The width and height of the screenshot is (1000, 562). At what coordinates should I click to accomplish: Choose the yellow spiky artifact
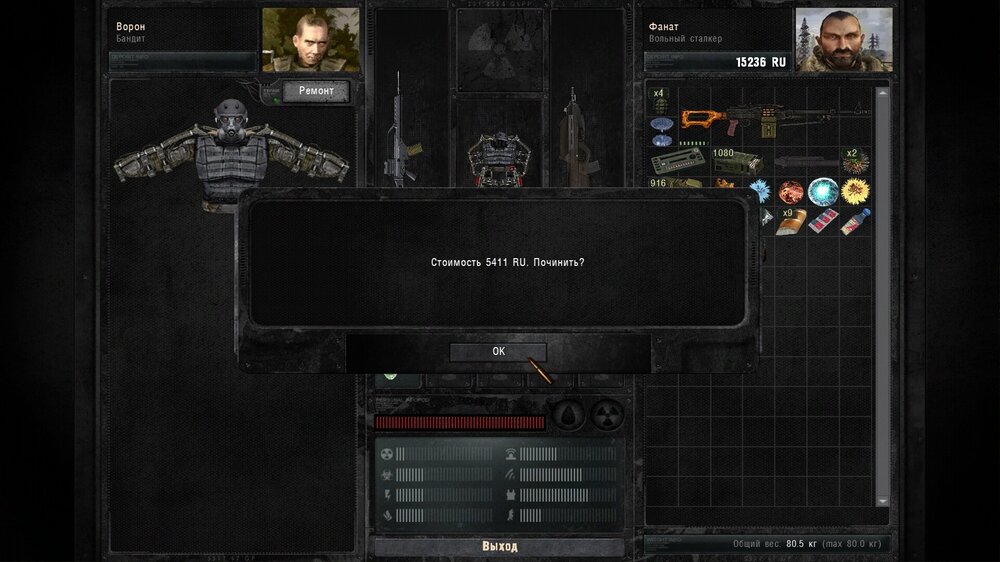[855, 190]
